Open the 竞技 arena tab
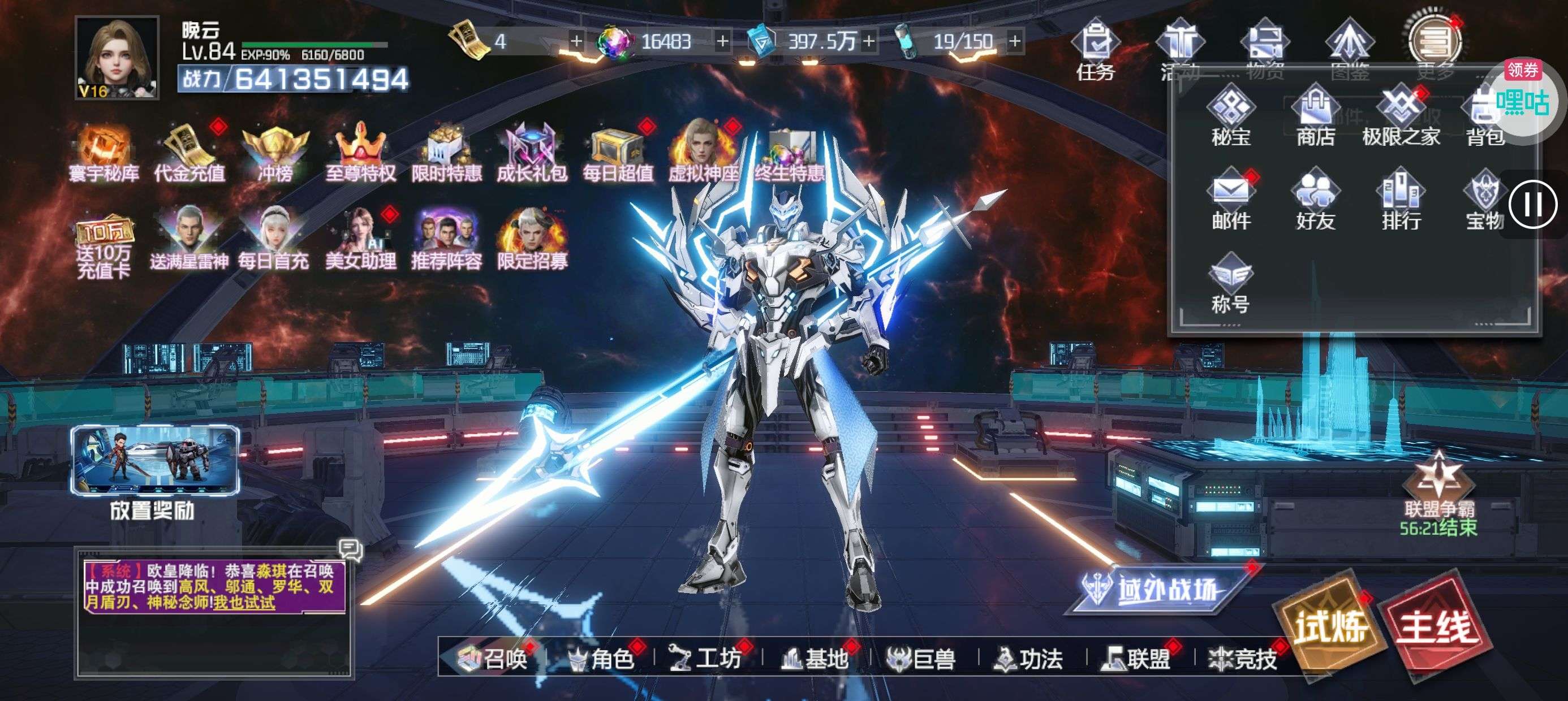The height and width of the screenshot is (701, 1568). point(1243,659)
